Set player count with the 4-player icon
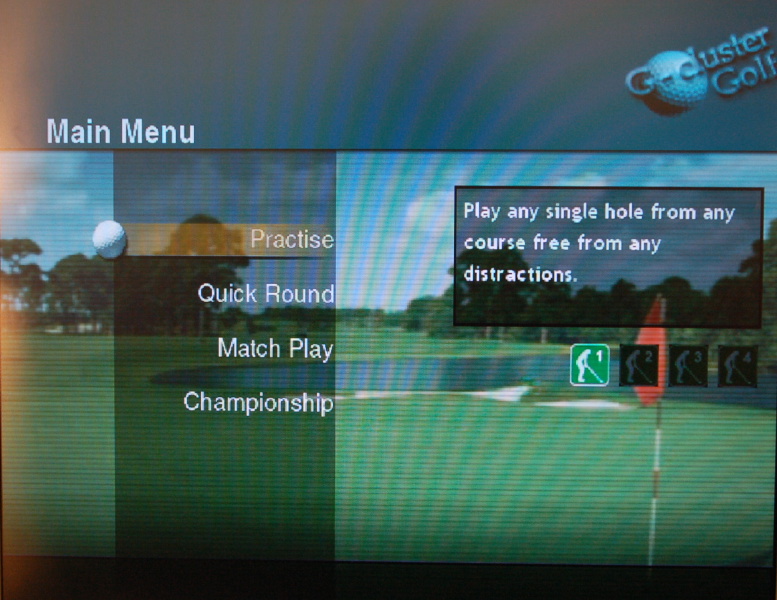Image resolution: width=777 pixels, height=600 pixels. pyautogui.click(x=738, y=366)
